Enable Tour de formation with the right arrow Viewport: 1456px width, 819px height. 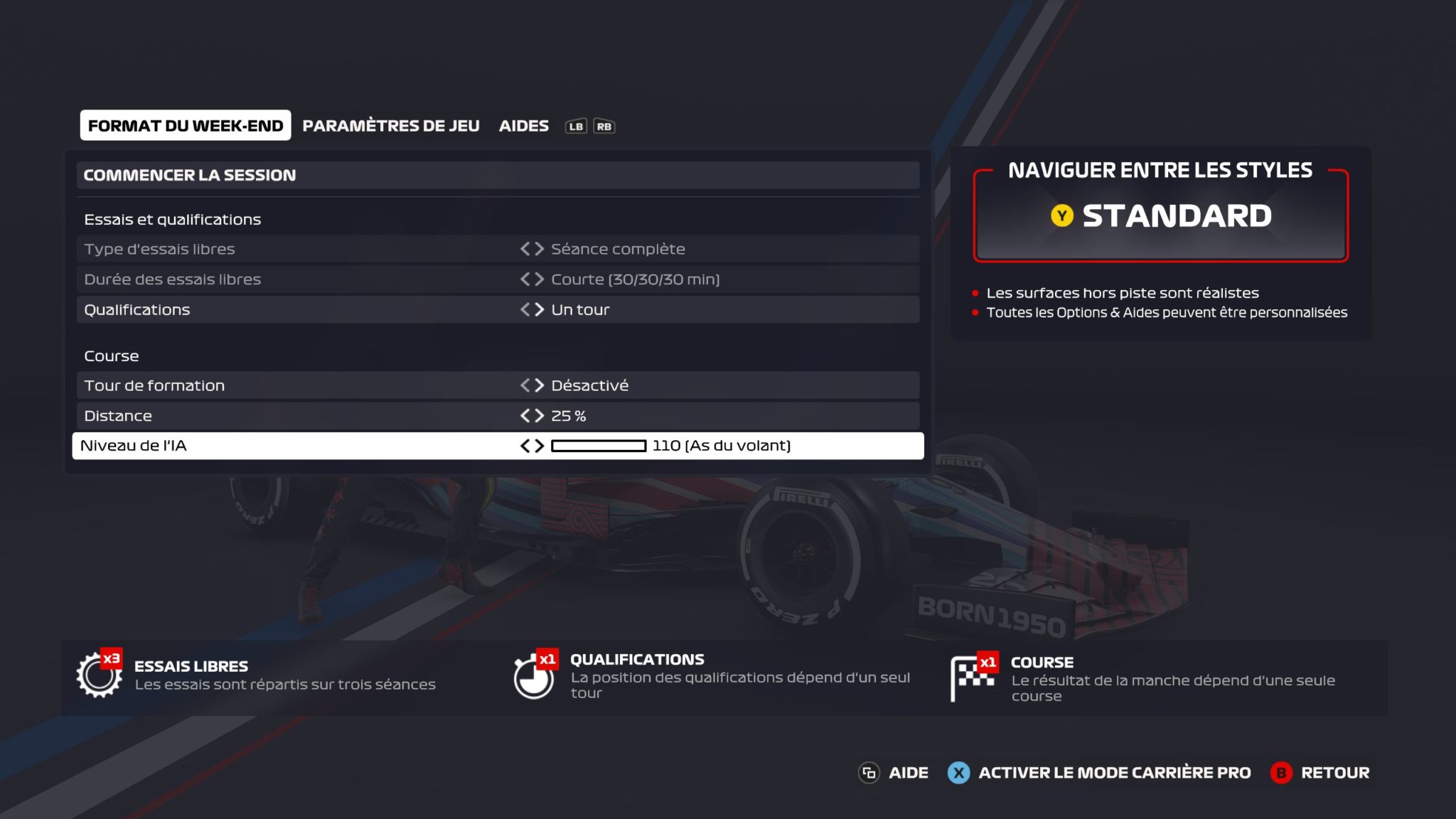[538, 385]
